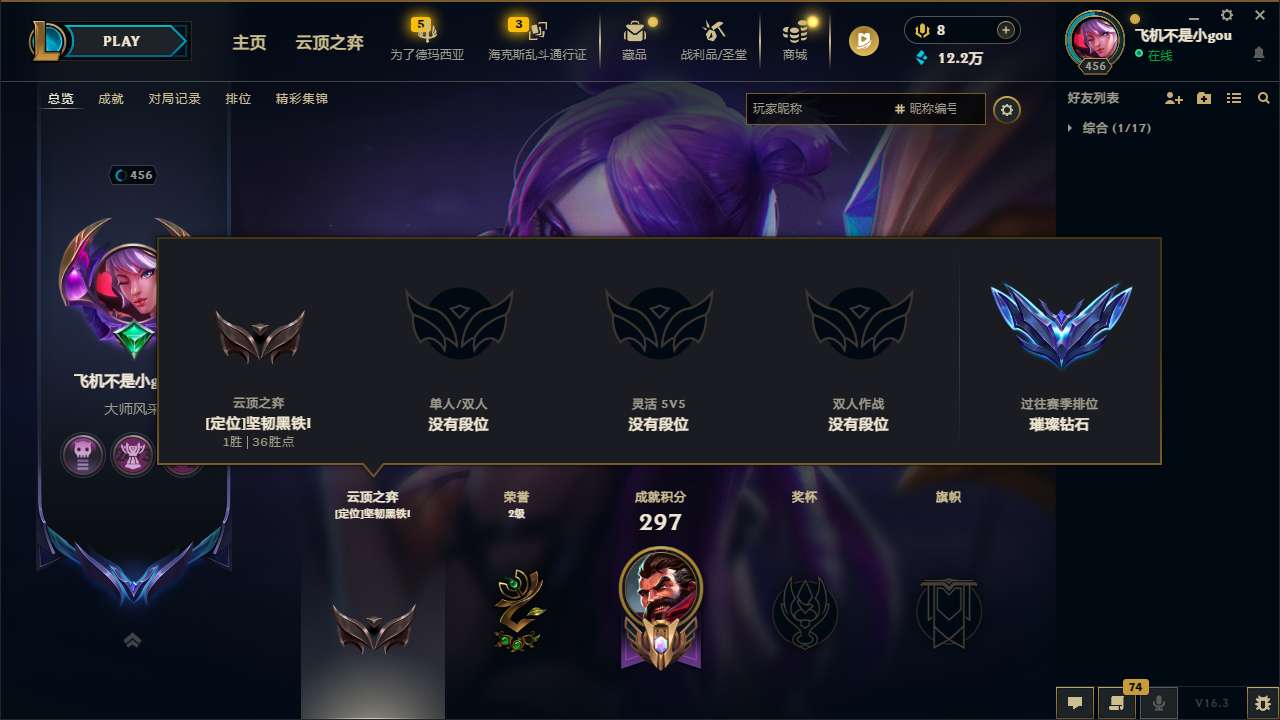Switch to the 对局记录 tab

pyautogui.click(x=175, y=98)
